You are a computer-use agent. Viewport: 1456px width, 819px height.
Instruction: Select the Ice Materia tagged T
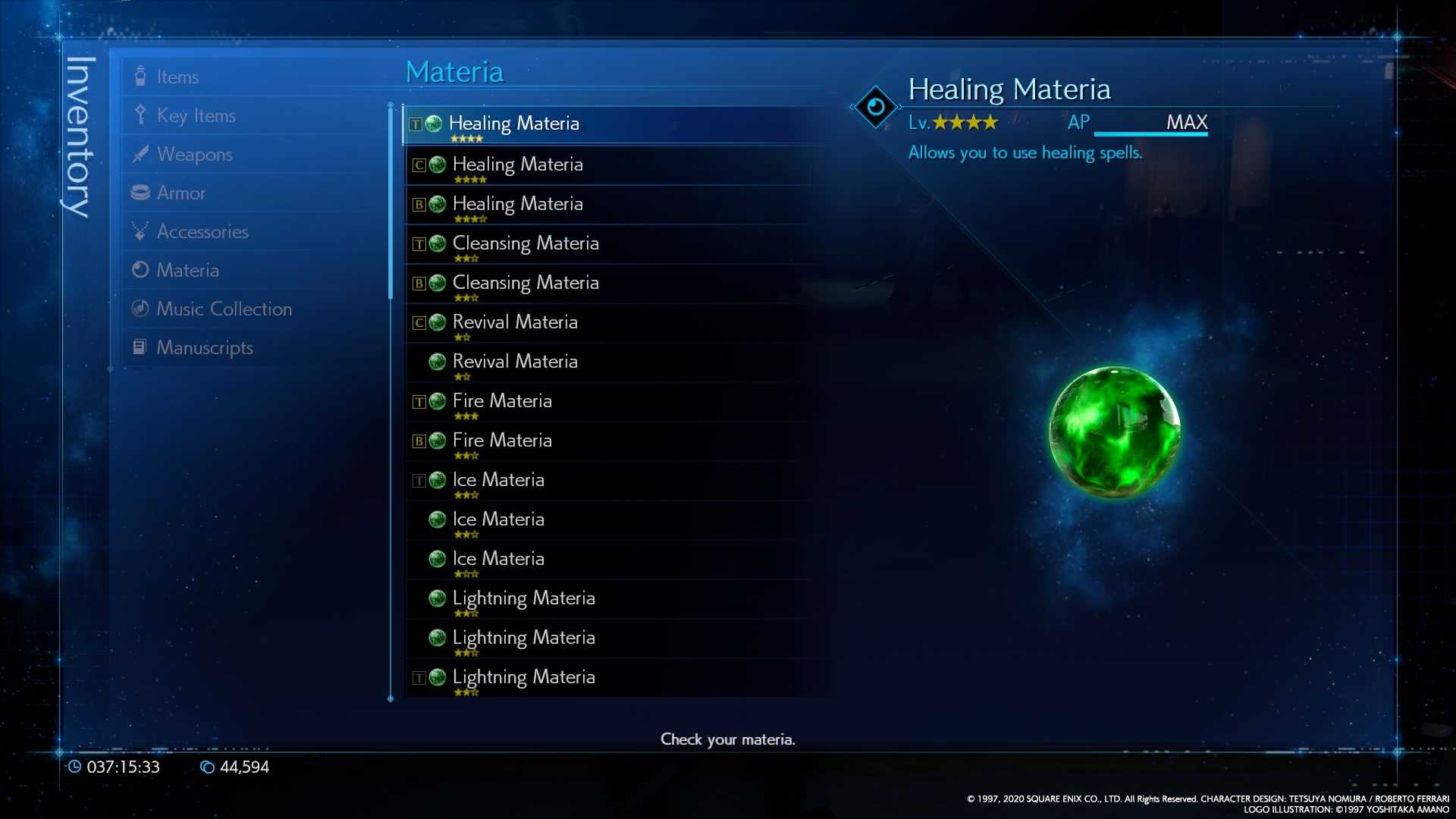(x=497, y=480)
